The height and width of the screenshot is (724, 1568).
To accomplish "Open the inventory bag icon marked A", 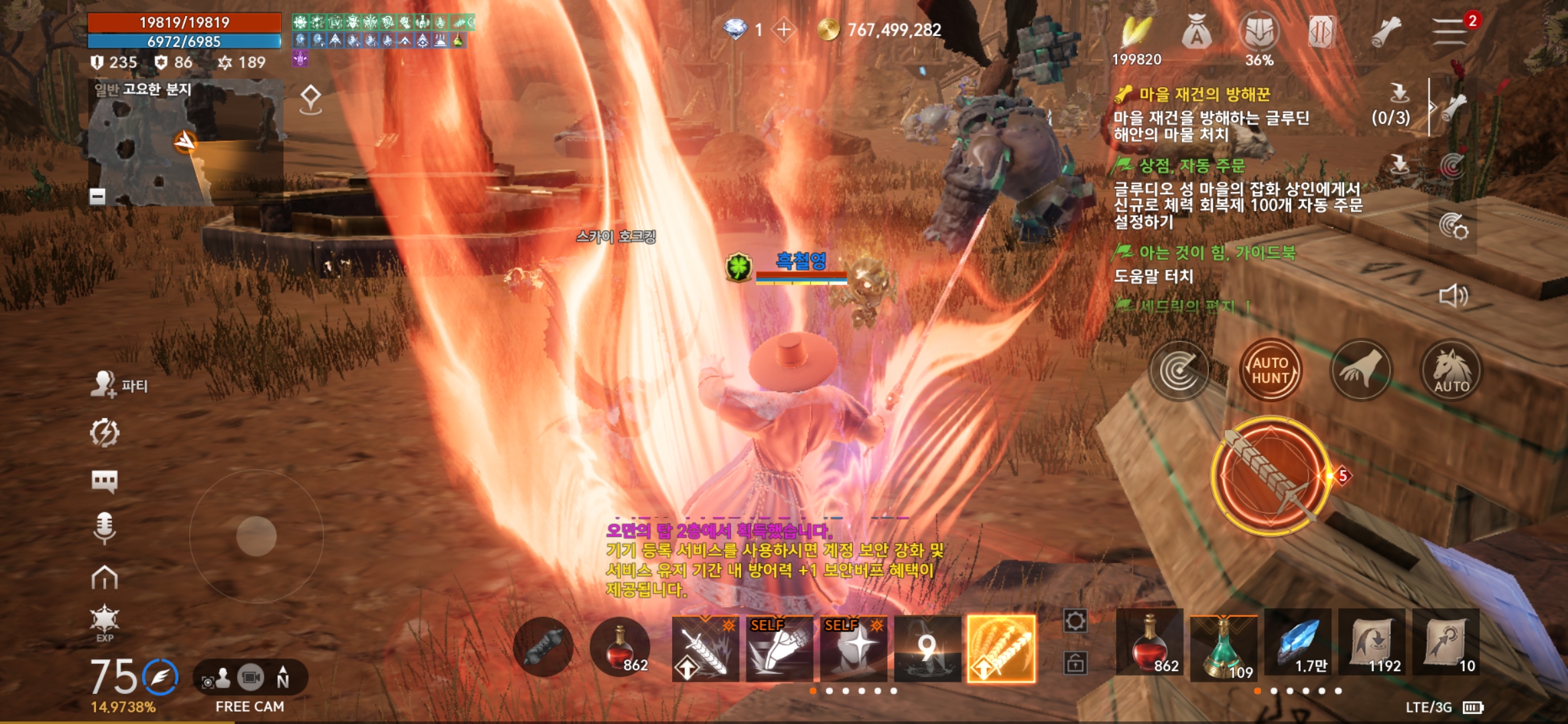I will tap(1196, 32).
